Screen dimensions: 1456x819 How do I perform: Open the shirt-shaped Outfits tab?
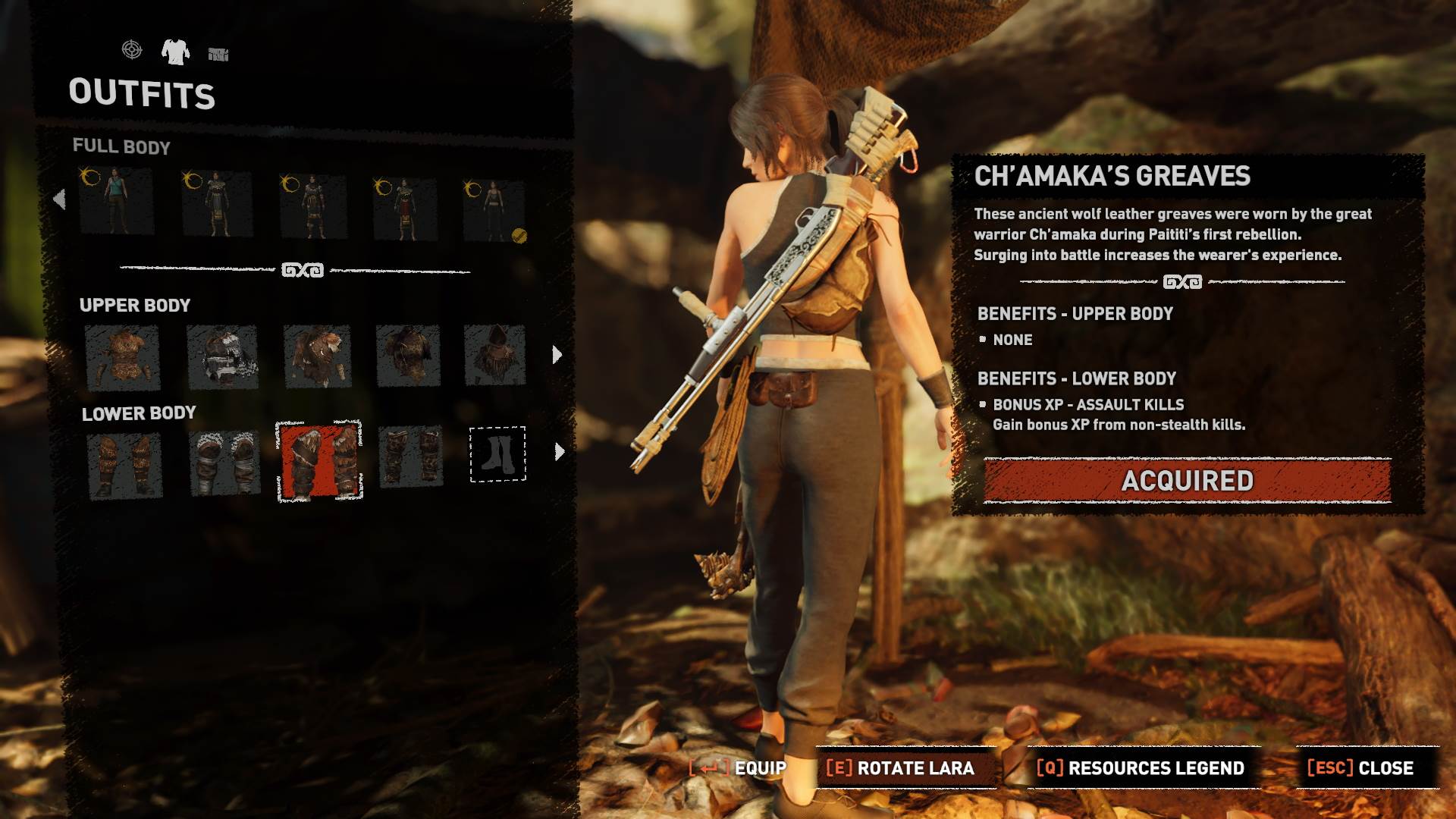pos(177,52)
